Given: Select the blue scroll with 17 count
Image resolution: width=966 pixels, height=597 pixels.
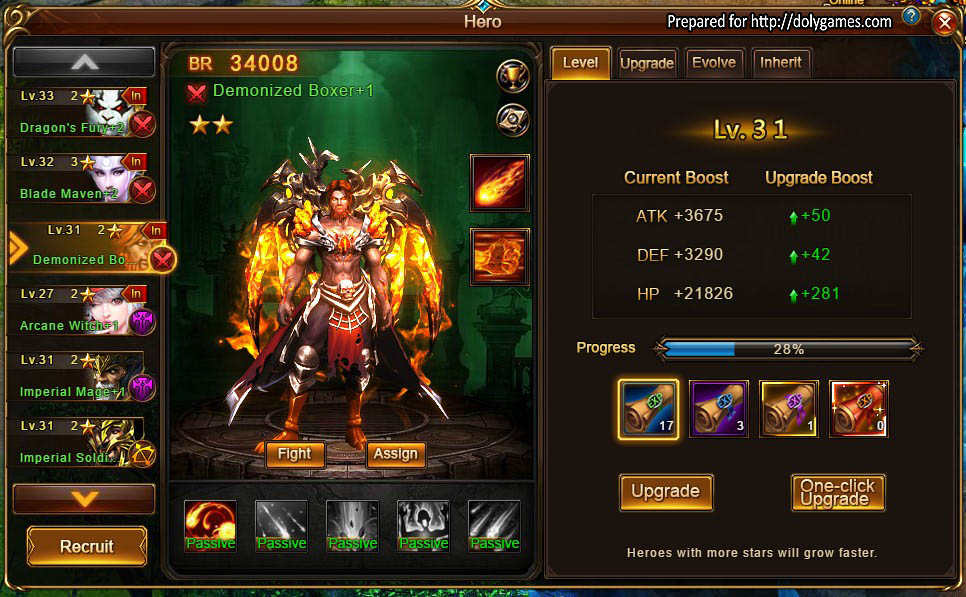Looking at the screenshot, I should pyautogui.click(x=648, y=408).
